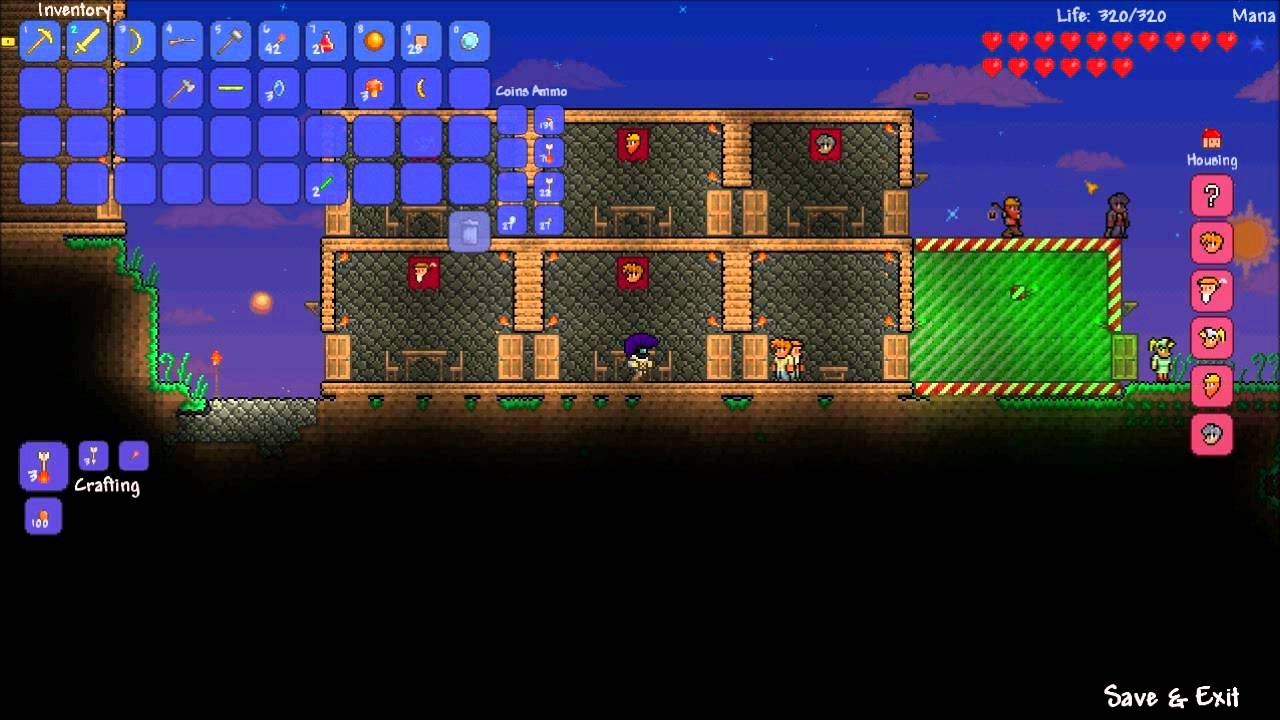Screen dimensions: 1280x720
Task: Select the orange mushroom stack
Action: pyautogui.click(x=373, y=89)
